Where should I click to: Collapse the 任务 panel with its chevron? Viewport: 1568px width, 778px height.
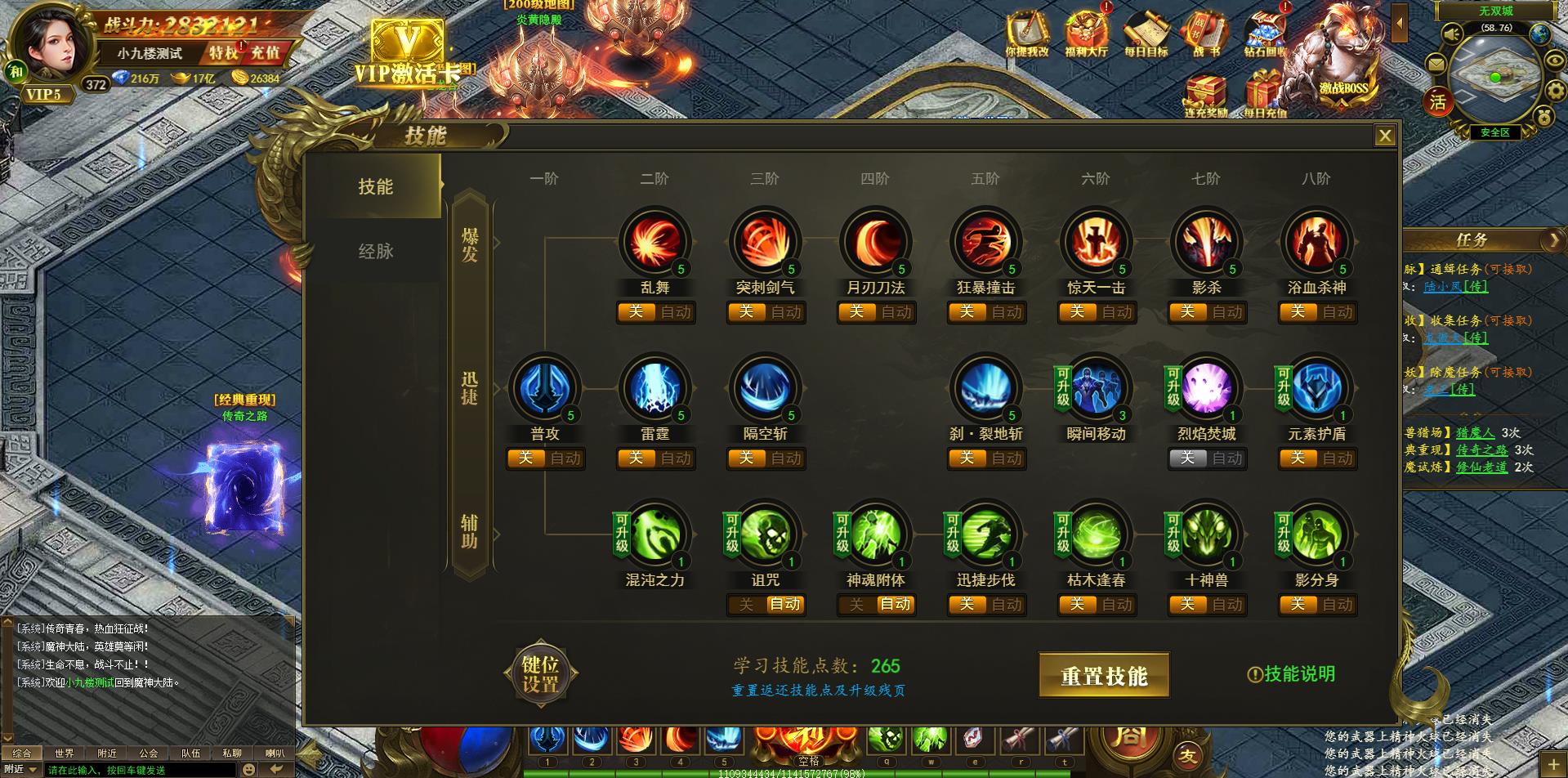(x=1553, y=239)
